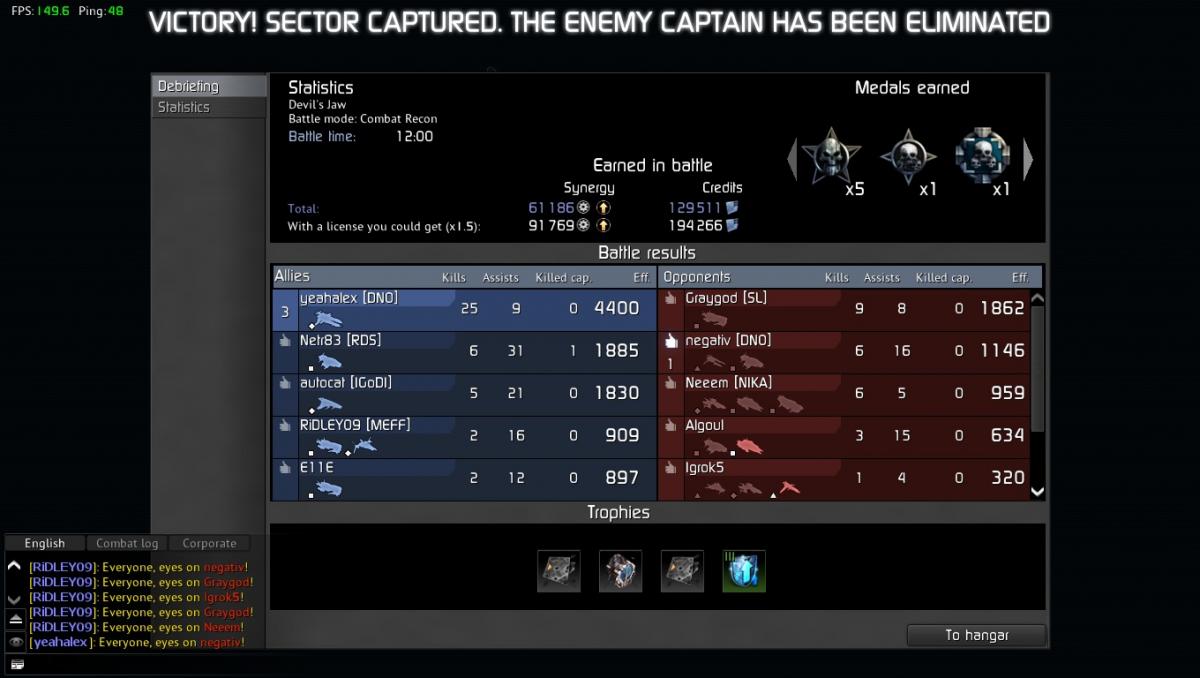The height and width of the screenshot is (678, 1200).
Task: Select Algoul opponent row
Action: click(850, 436)
